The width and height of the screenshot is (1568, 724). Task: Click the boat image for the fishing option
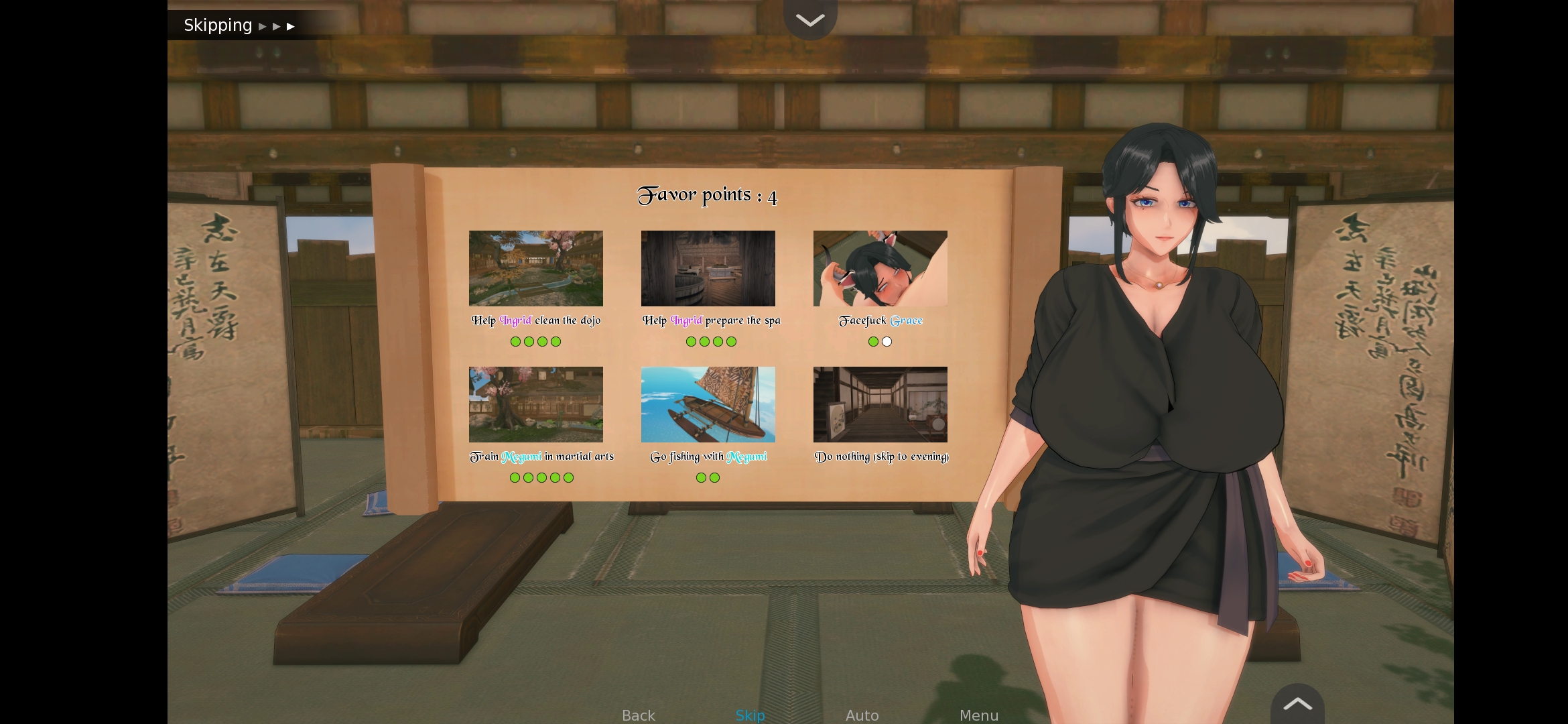pos(708,404)
